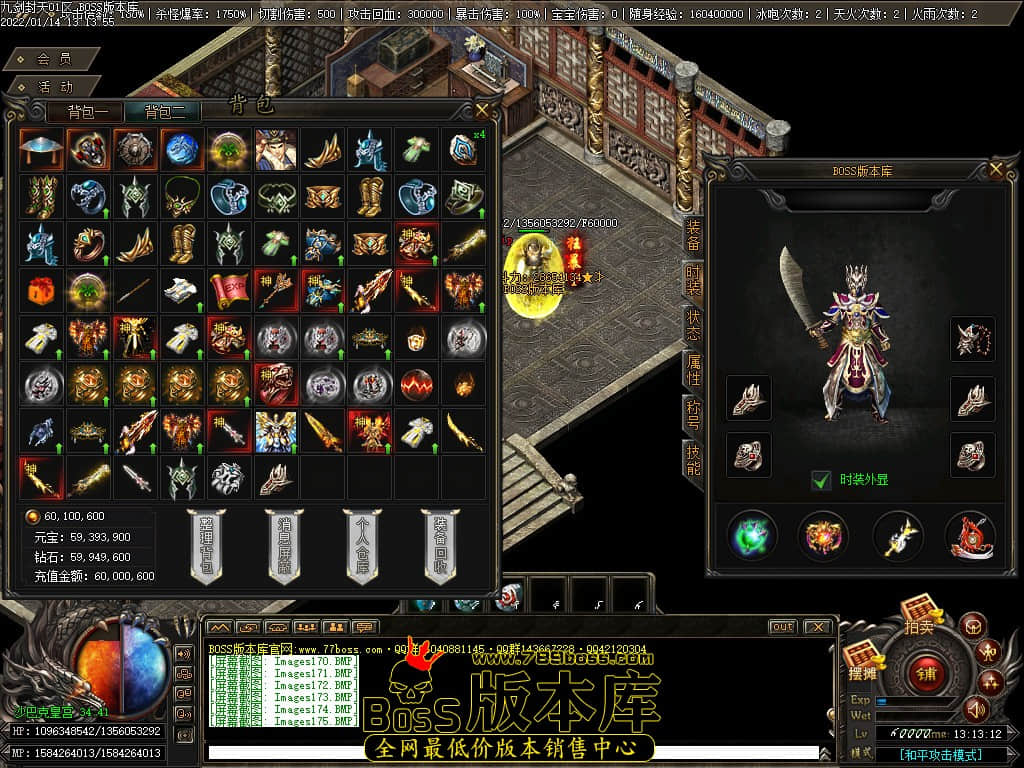Close the 背包 inventory window
This screenshot has height=768, width=1024.
pos(483,110)
